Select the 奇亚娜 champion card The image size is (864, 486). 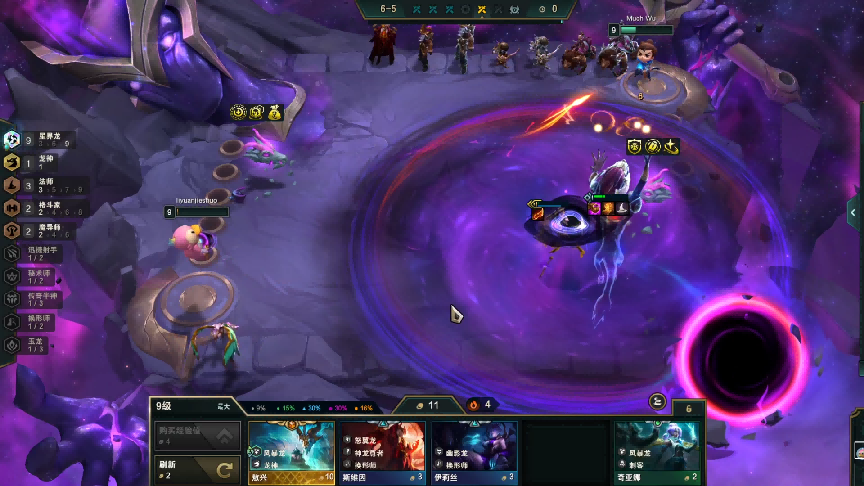coord(657,452)
